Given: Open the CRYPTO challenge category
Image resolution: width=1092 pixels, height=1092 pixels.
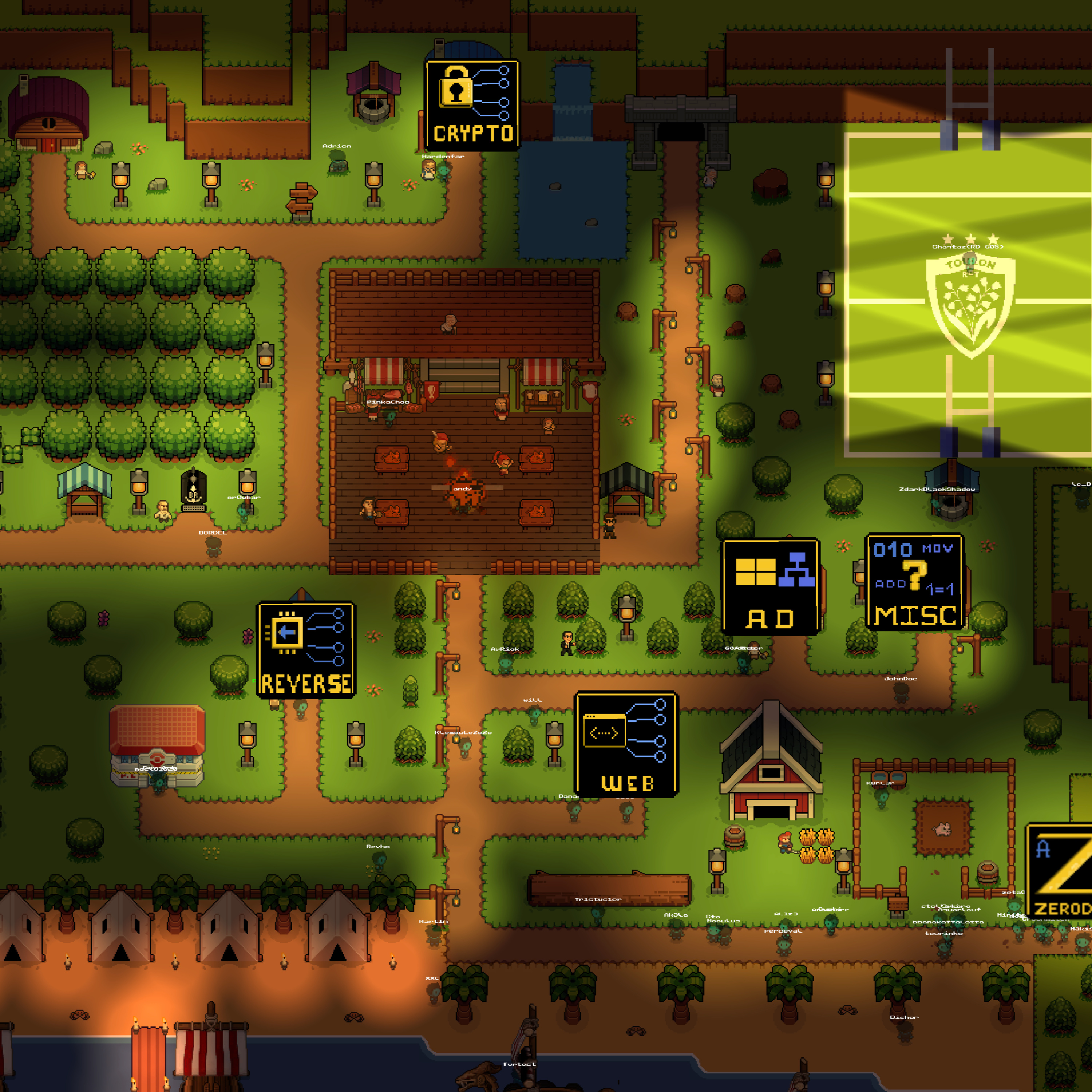Looking at the screenshot, I should pos(472,106).
